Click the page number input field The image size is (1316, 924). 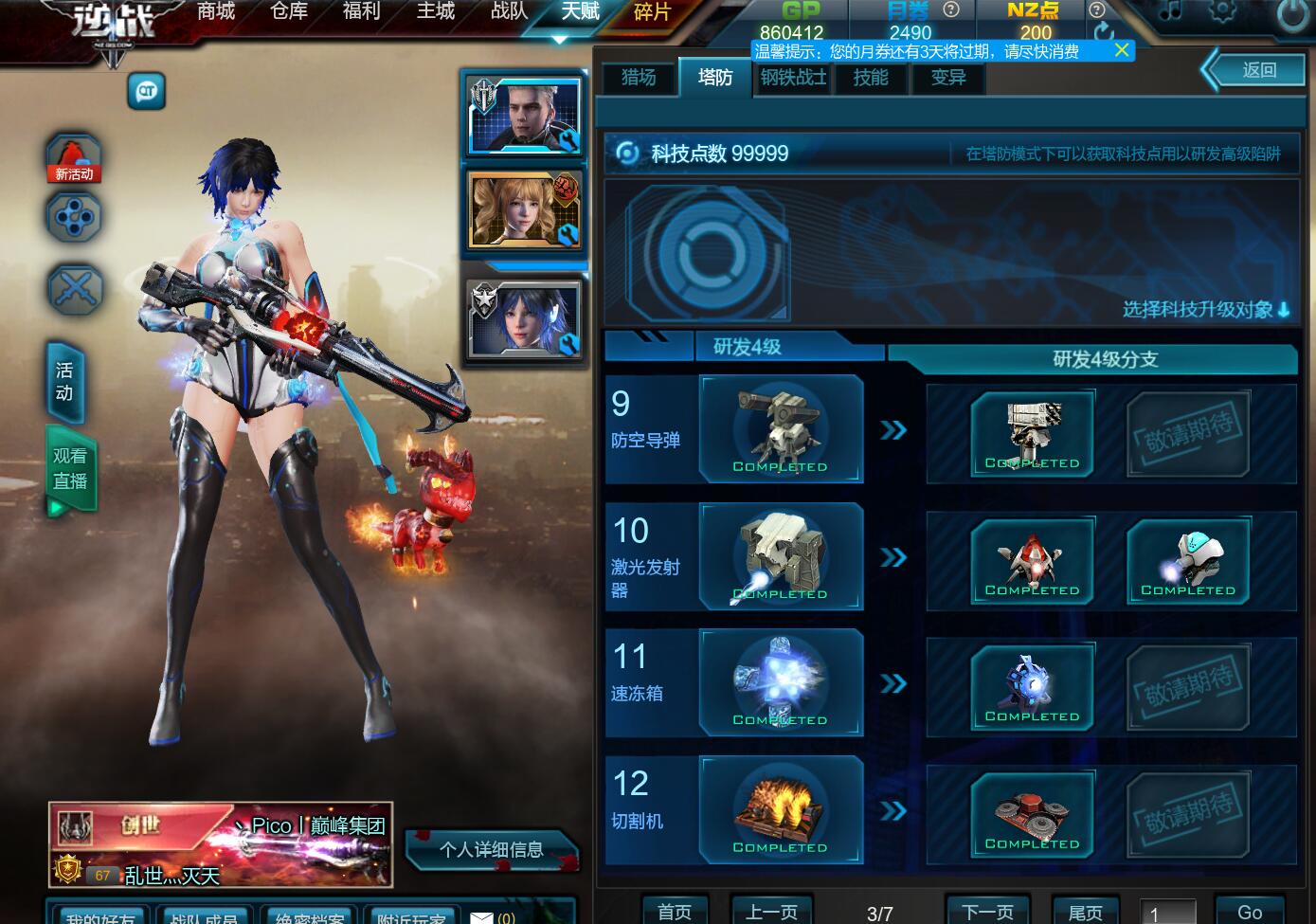(1167, 914)
